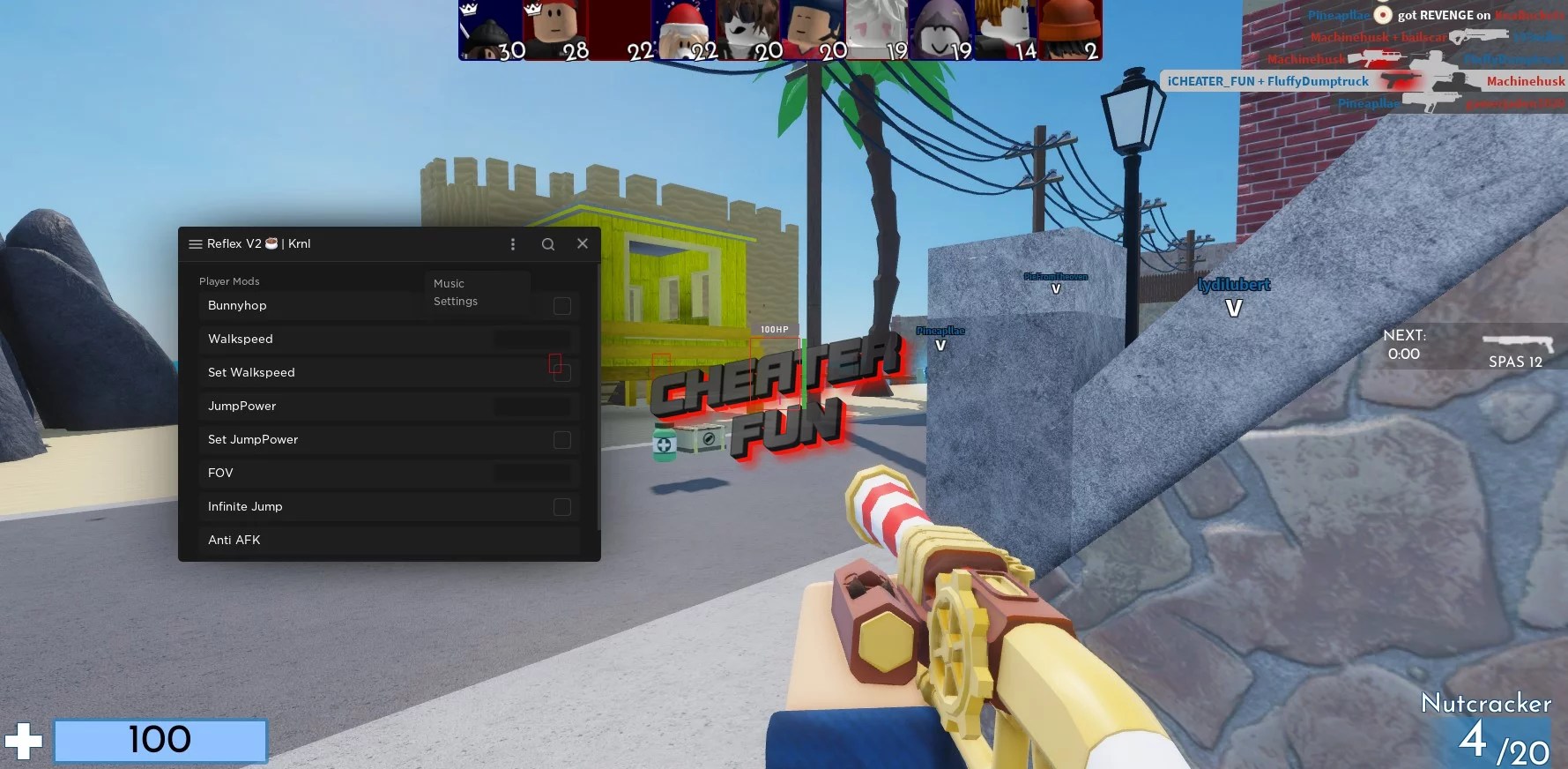The width and height of the screenshot is (1568, 769).
Task: Enable the Infinite Jump checkbox
Action: click(x=561, y=507)
